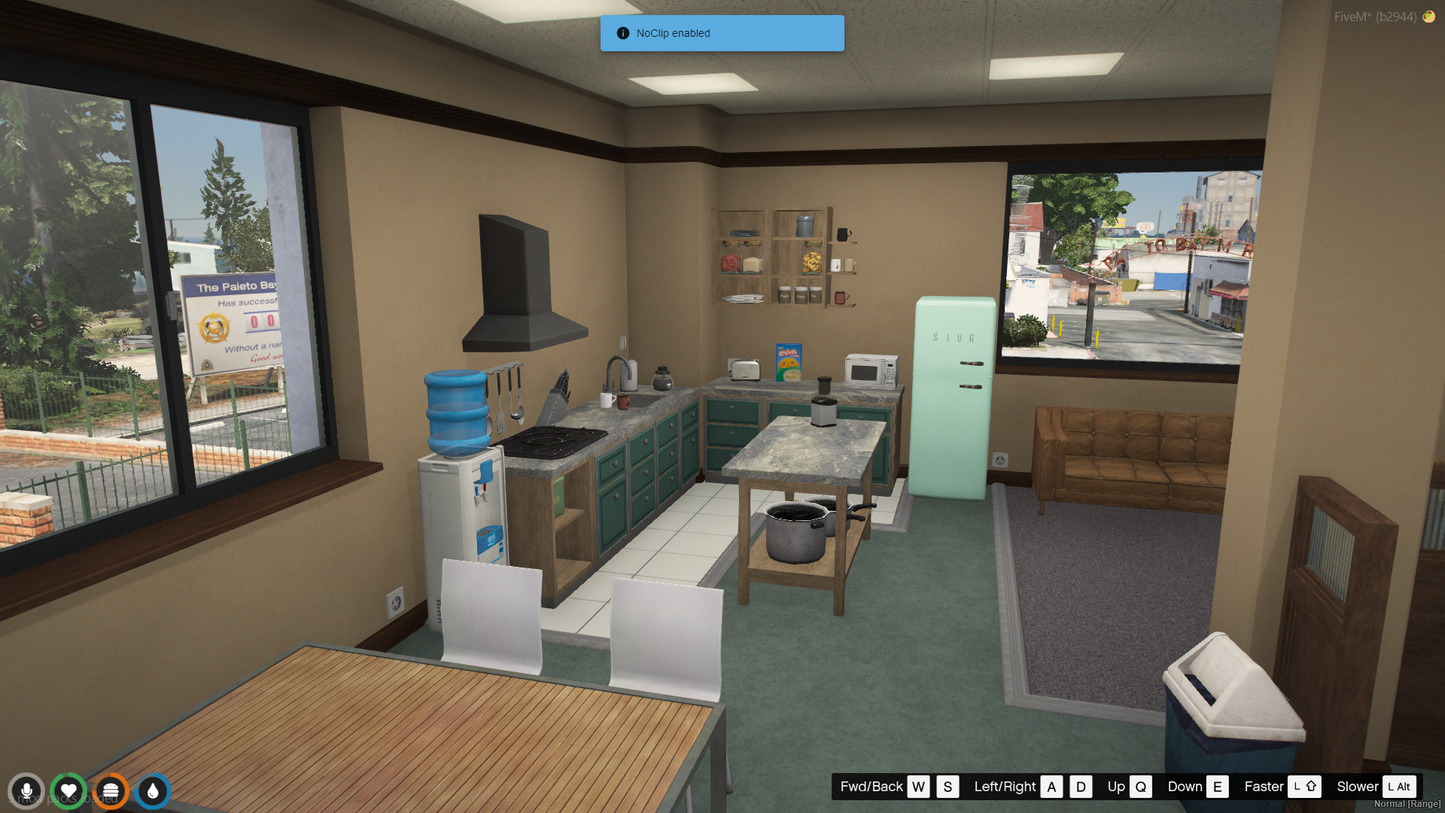
Task: Click the microphone voice icon
Action: tap(27, 791)
